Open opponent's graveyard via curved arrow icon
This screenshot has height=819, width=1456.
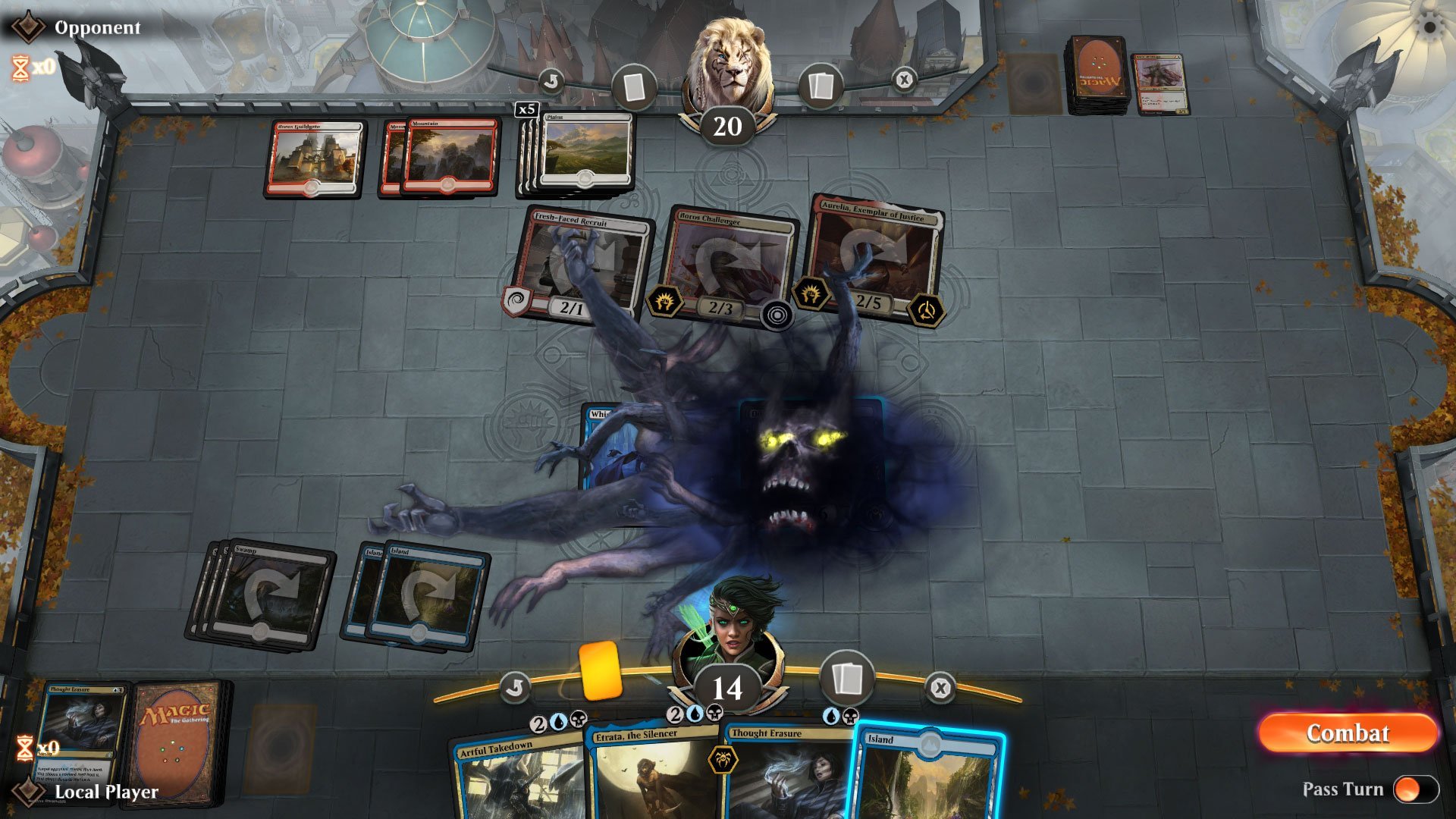(x=552, y=80)
